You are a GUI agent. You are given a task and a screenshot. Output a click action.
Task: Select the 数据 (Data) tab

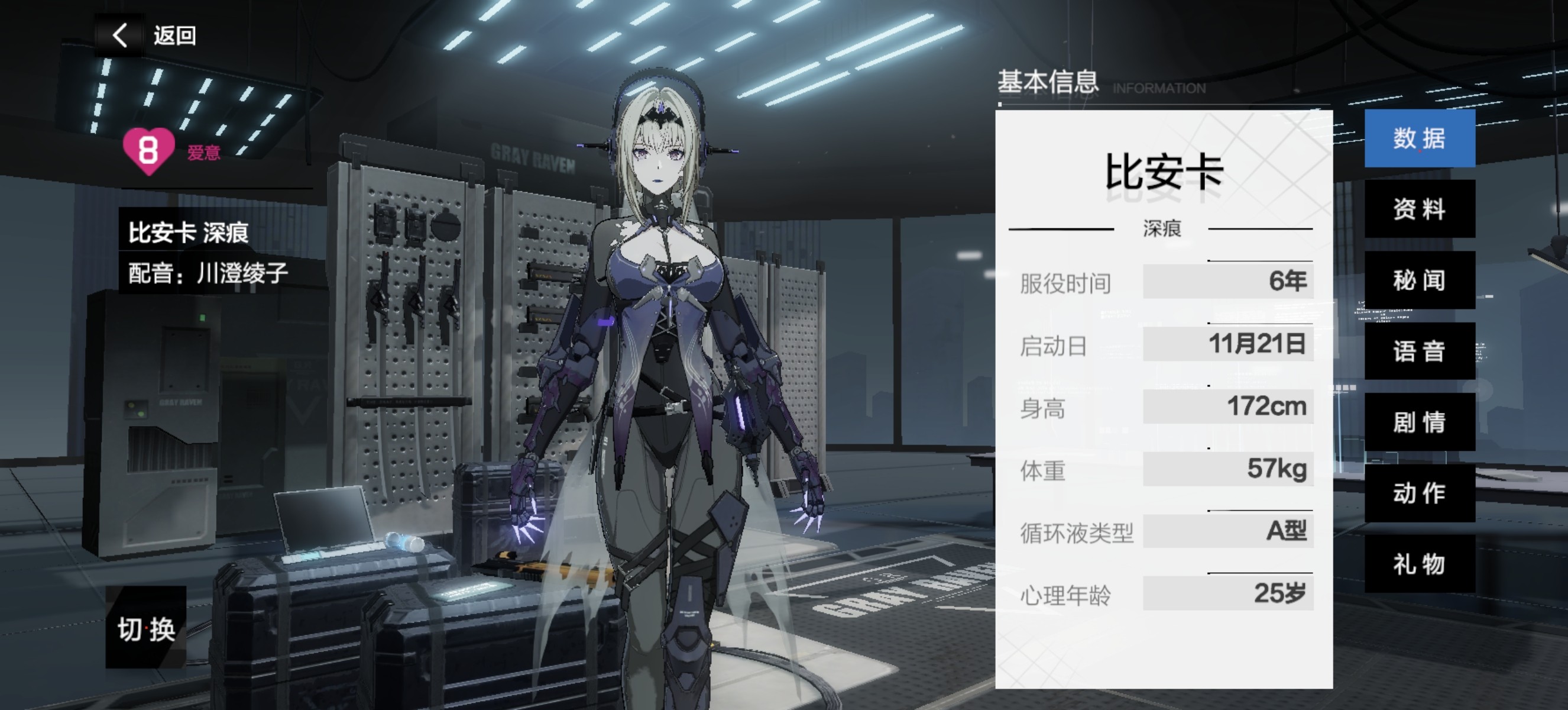(x=1420, y=139)
